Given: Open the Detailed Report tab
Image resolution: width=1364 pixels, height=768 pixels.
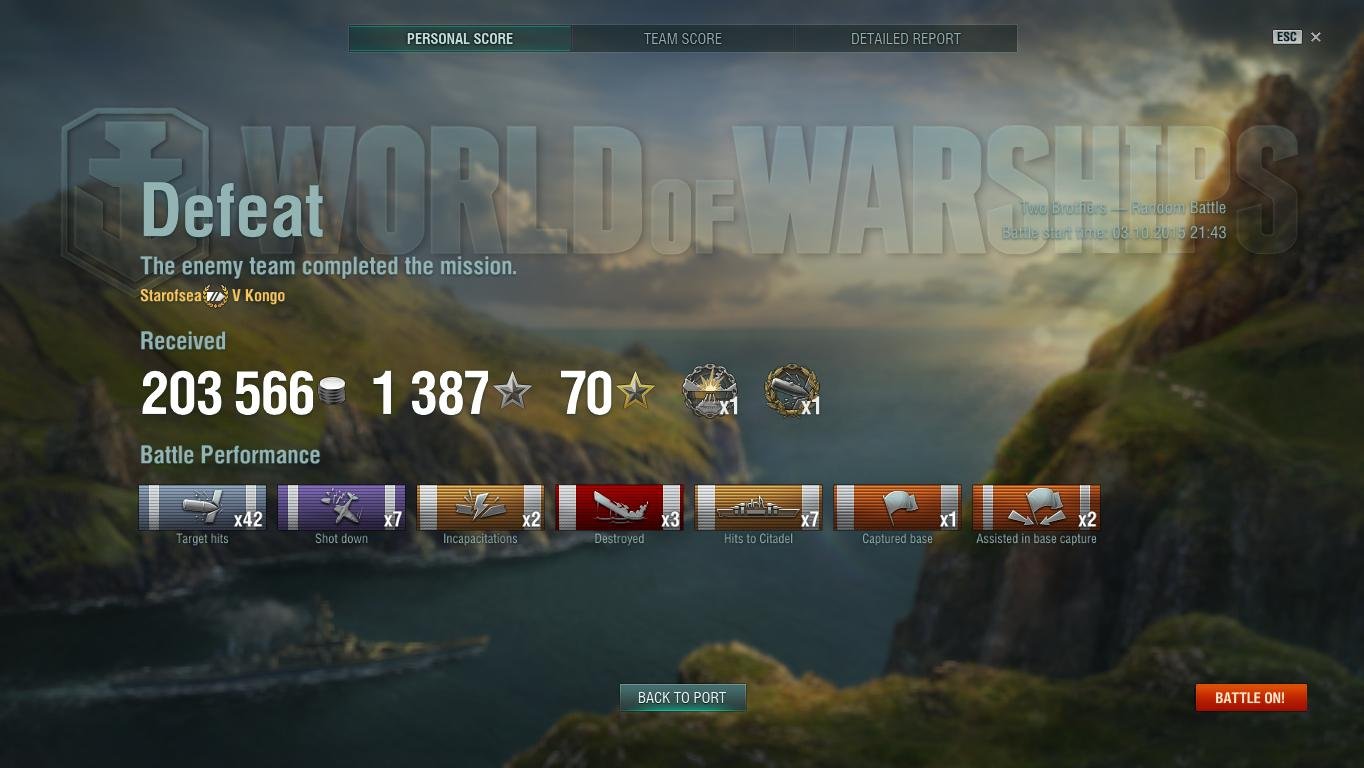Looking at the screenshot, I should tap(904, 39).
